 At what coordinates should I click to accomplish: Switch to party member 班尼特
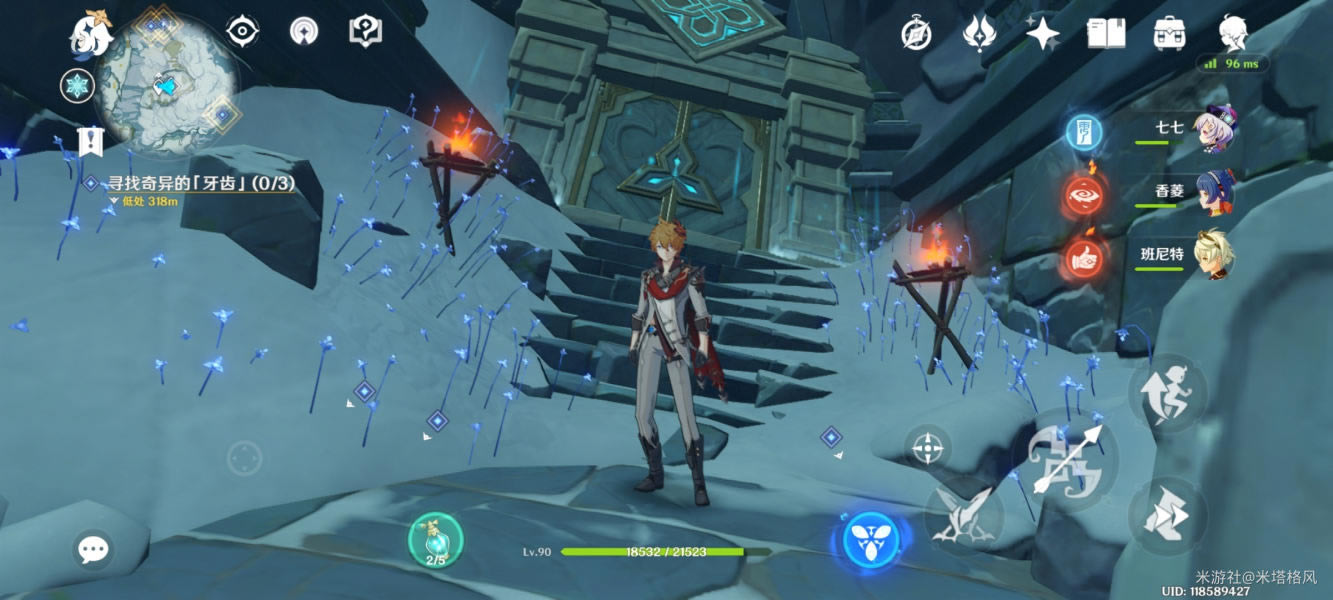coord(1214,255)
